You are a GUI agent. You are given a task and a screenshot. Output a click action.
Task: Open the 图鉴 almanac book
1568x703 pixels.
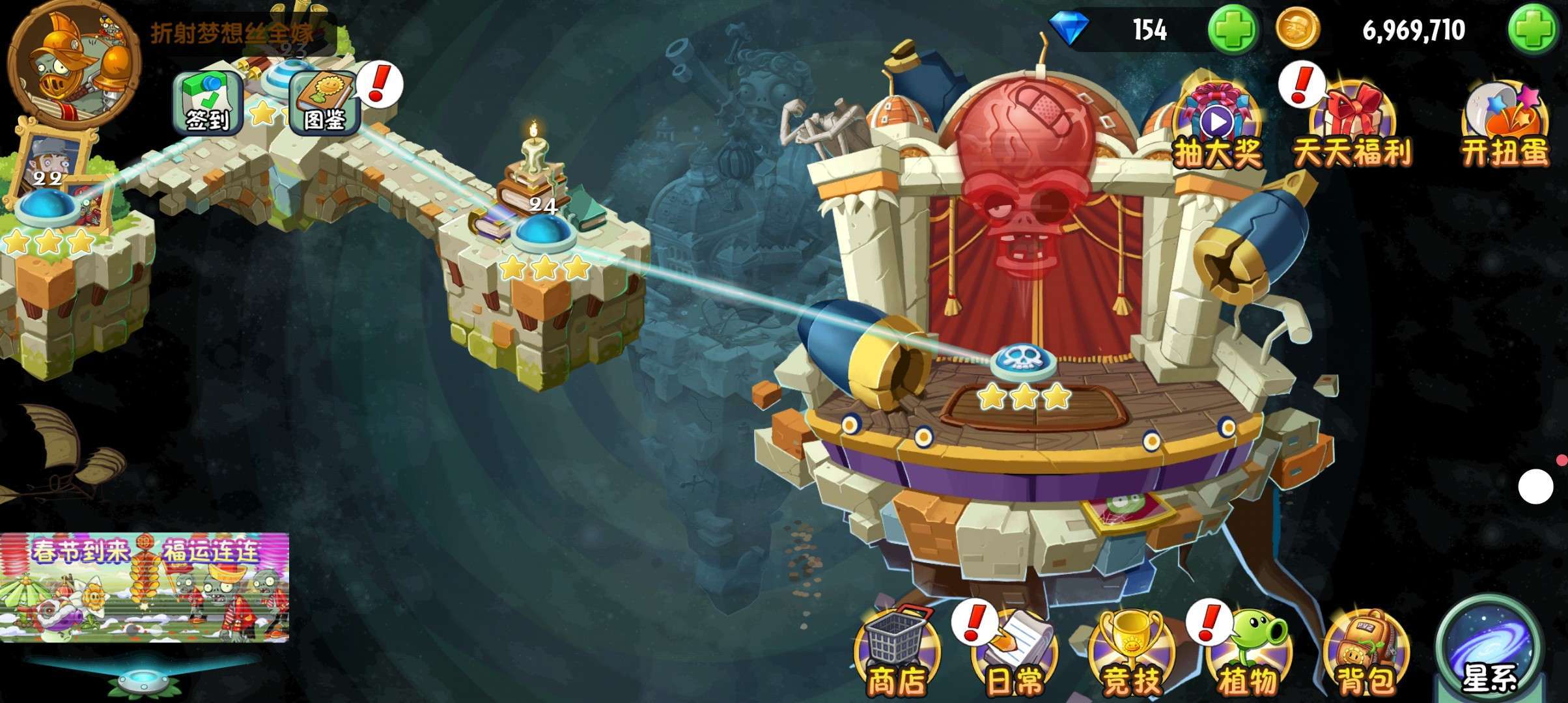point(324,103)
